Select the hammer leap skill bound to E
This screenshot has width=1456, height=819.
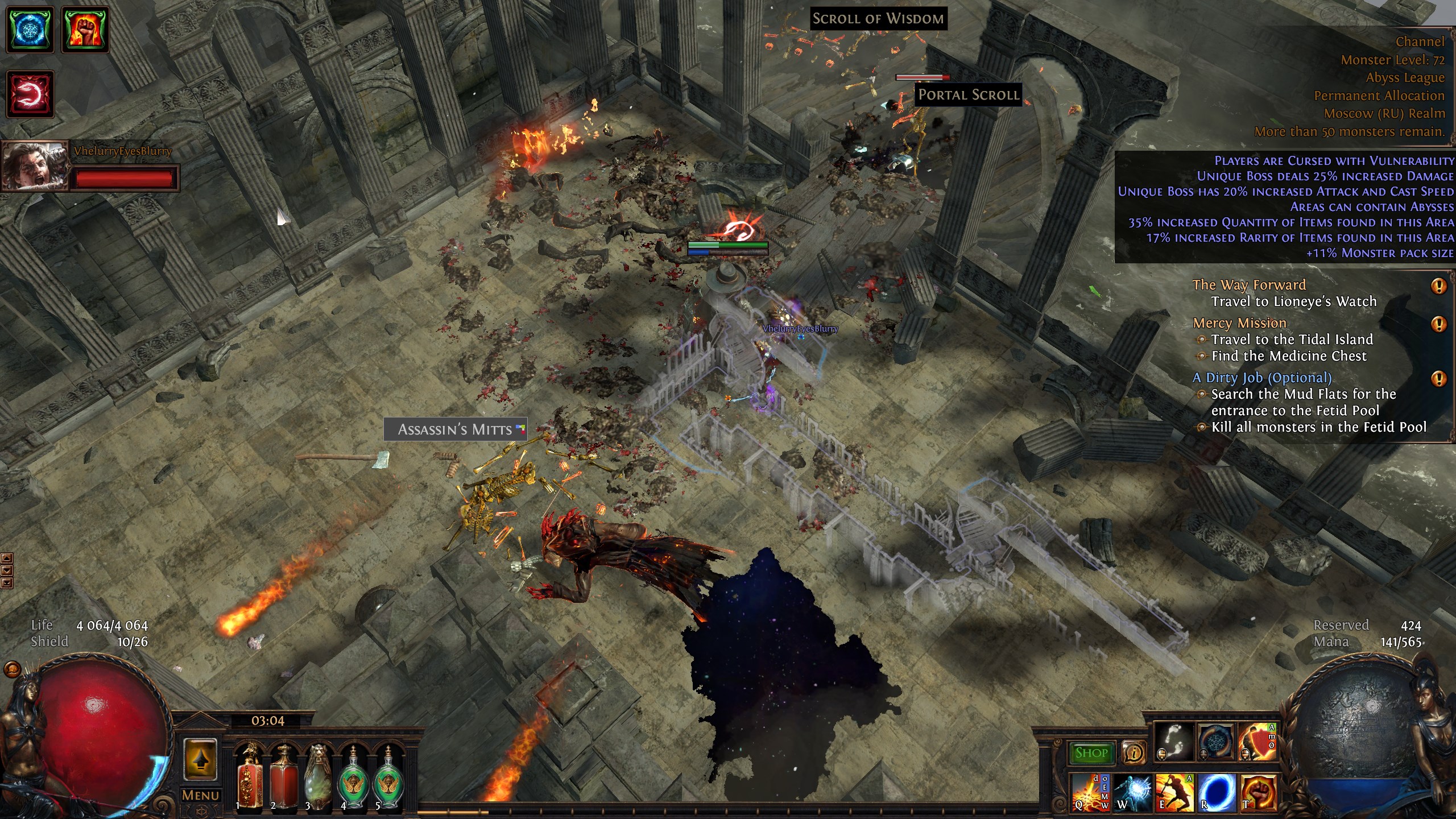(x=1174, y=792)
